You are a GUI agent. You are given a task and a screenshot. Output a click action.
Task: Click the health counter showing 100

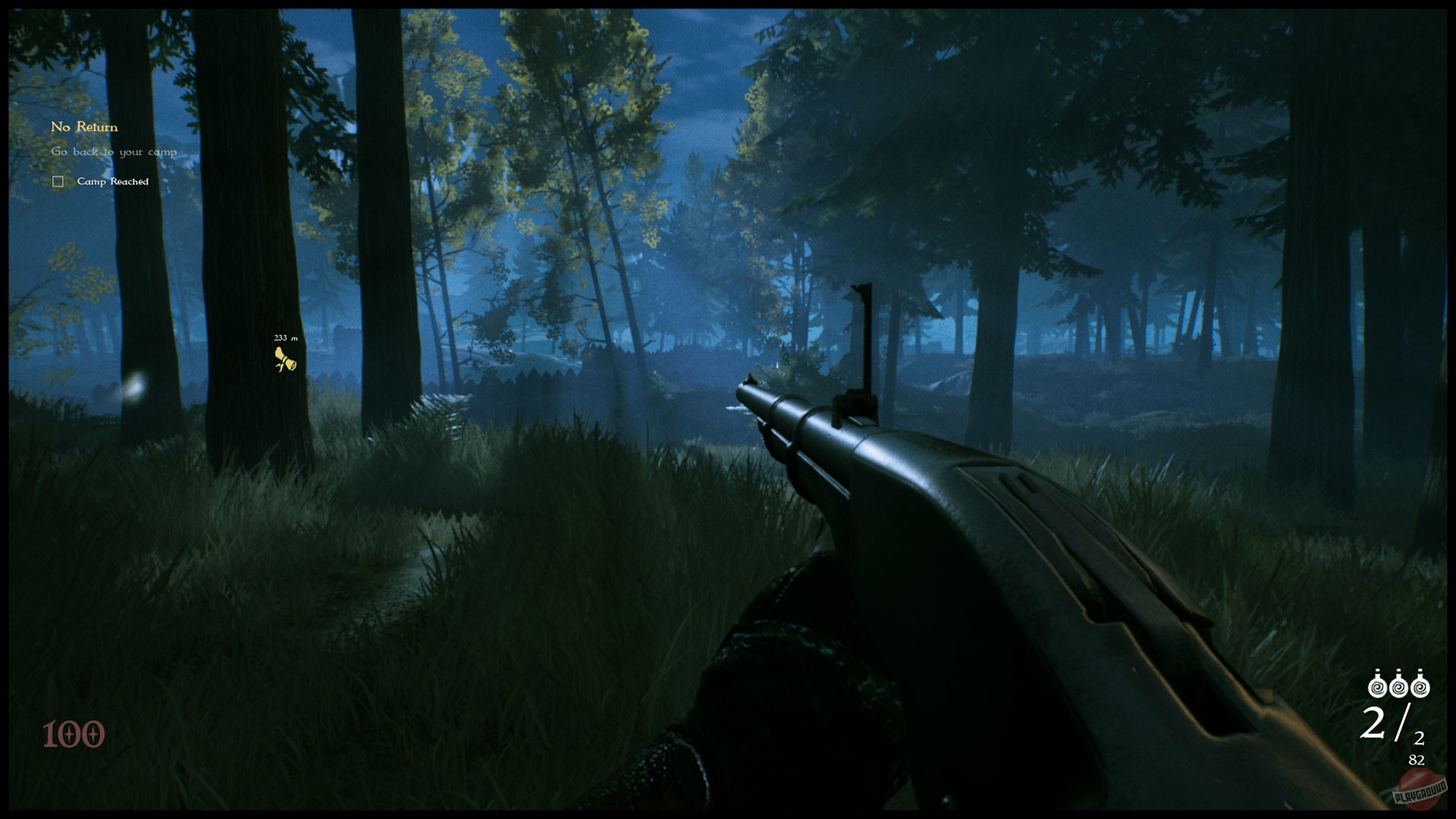74,734
